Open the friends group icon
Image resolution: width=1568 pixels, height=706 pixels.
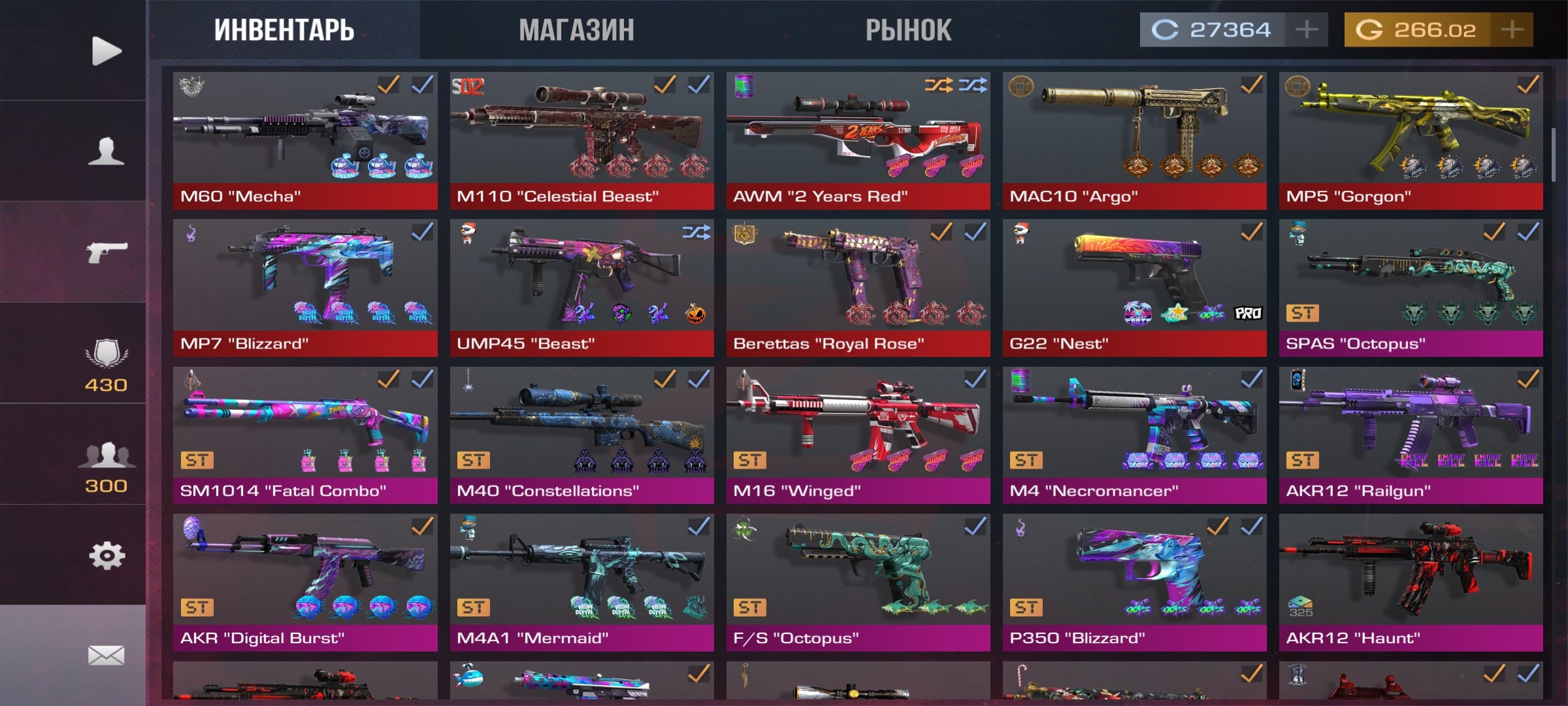[106, 465]
